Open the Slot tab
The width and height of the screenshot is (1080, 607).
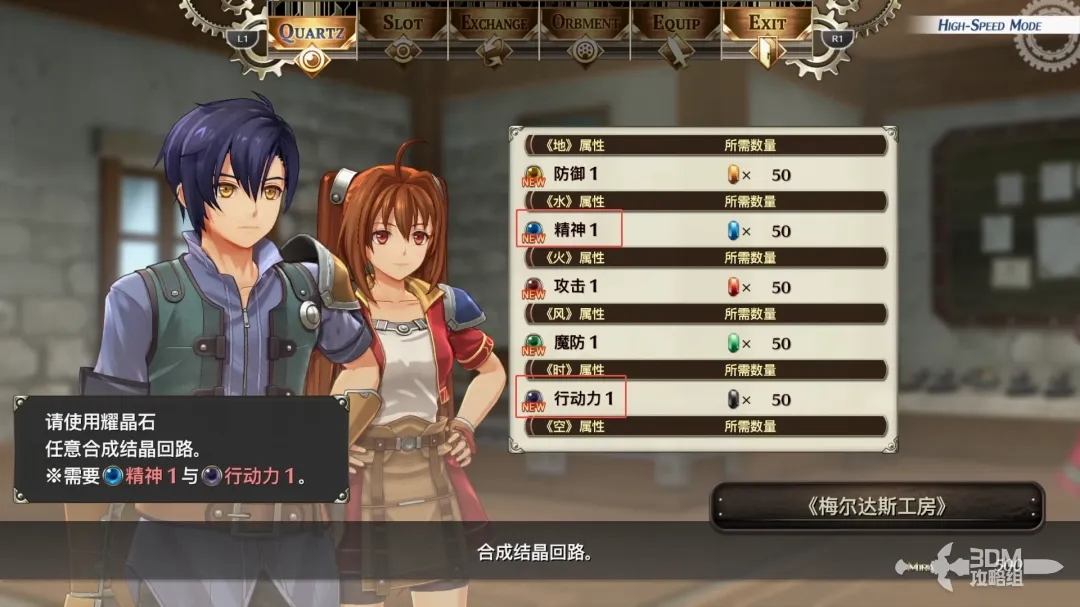[402, 24]
